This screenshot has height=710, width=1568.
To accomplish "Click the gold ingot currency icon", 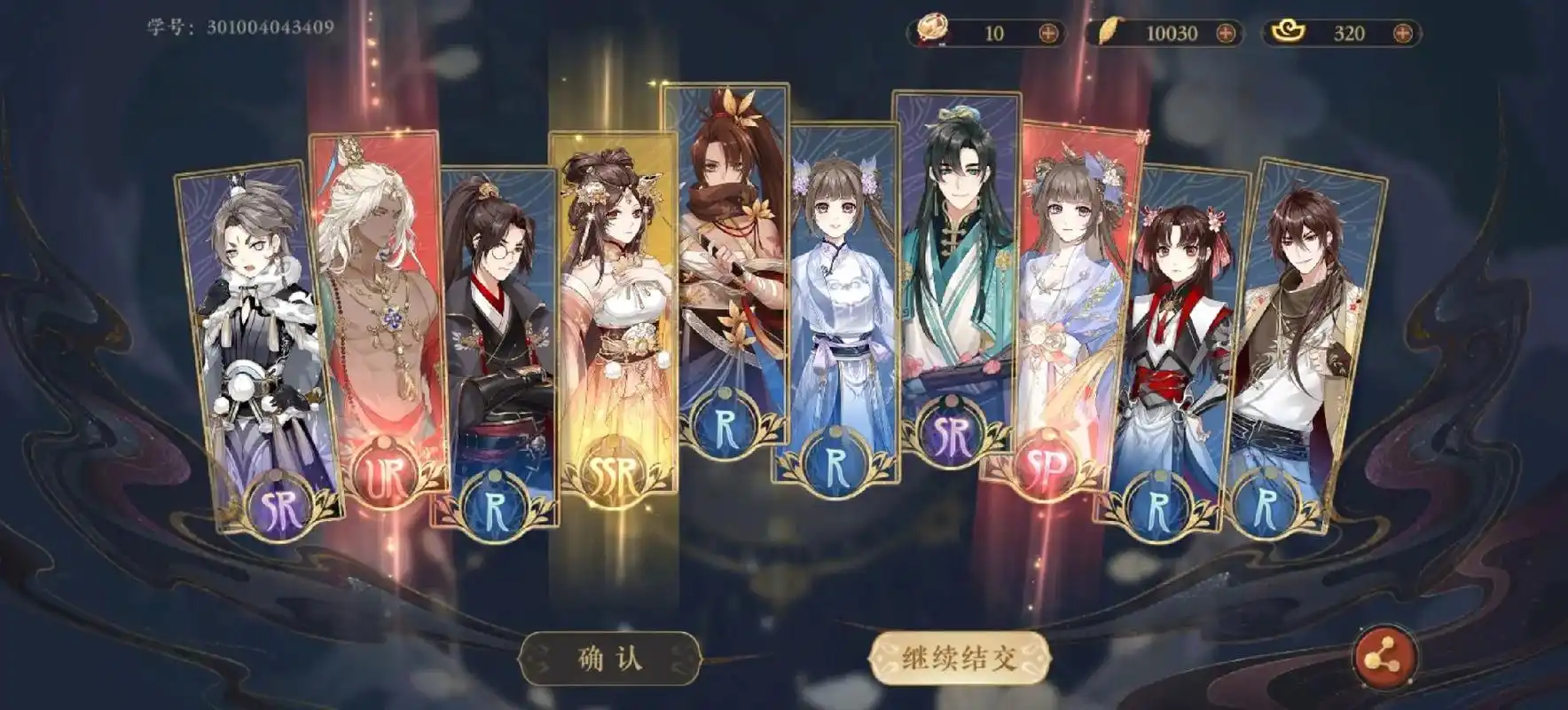I will pyautogui.click(x=1289, y=31).
